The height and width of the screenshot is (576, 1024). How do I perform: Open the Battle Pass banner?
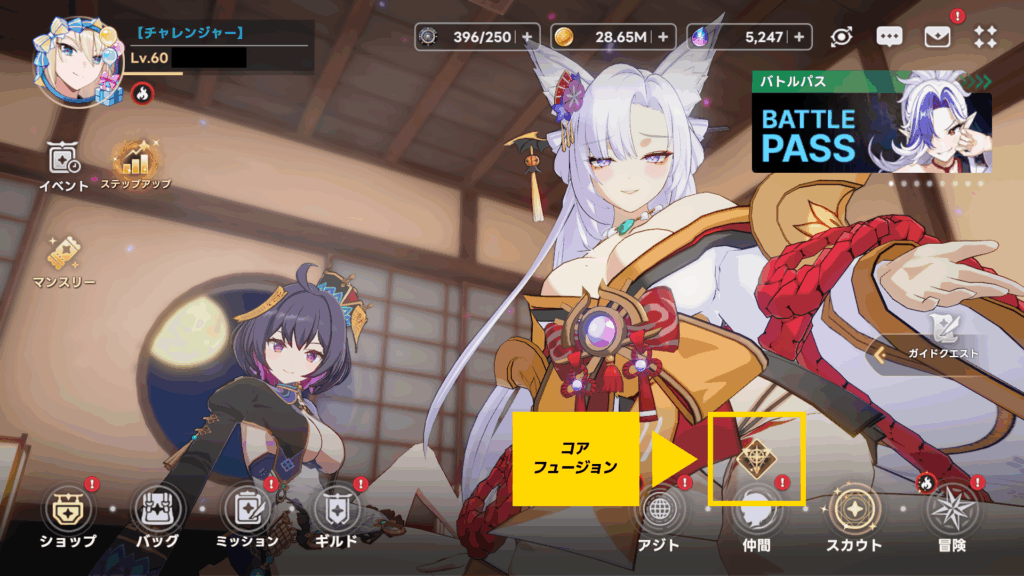(871, 122)
